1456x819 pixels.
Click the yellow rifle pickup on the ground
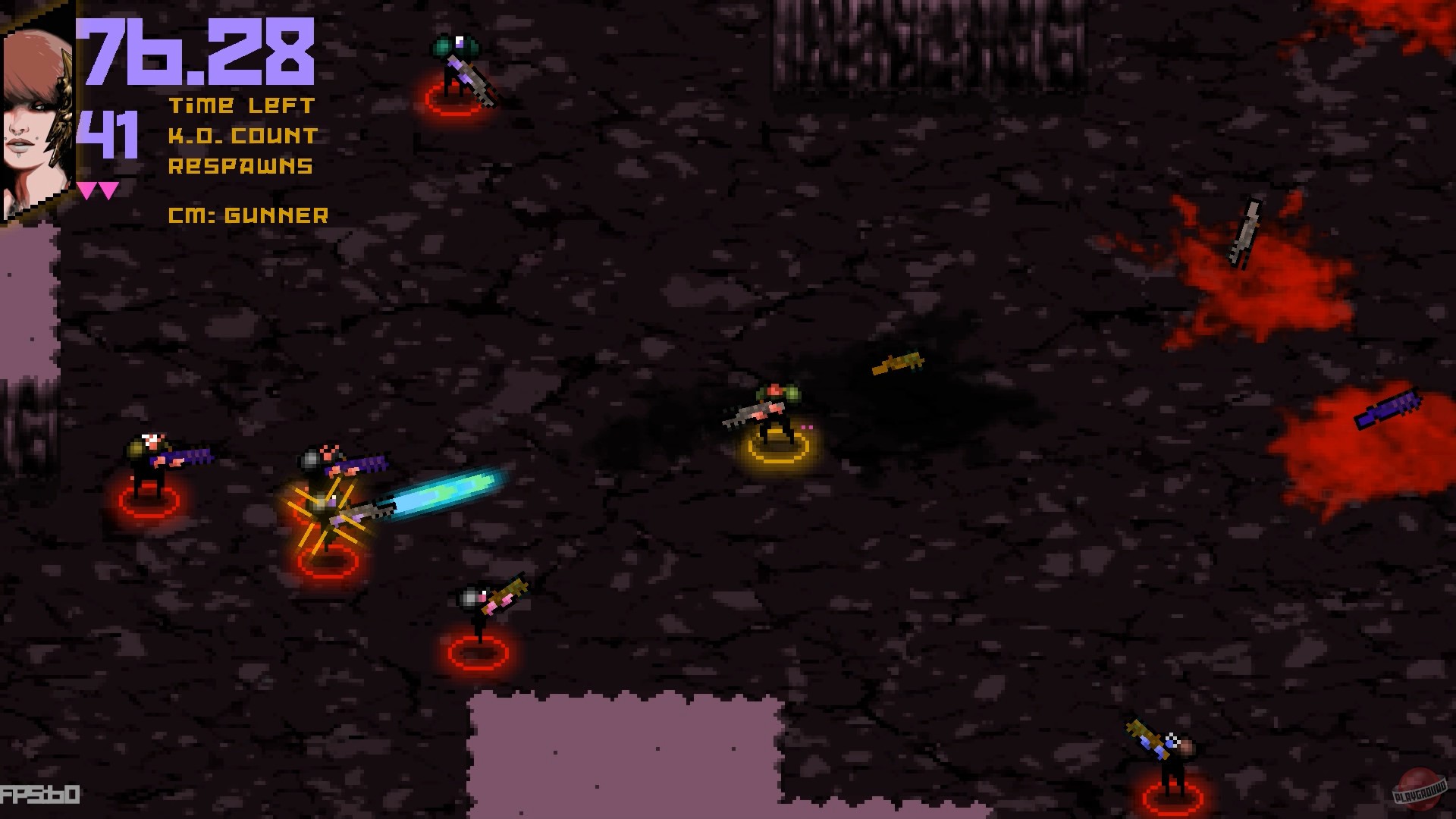tap(899, 362)
